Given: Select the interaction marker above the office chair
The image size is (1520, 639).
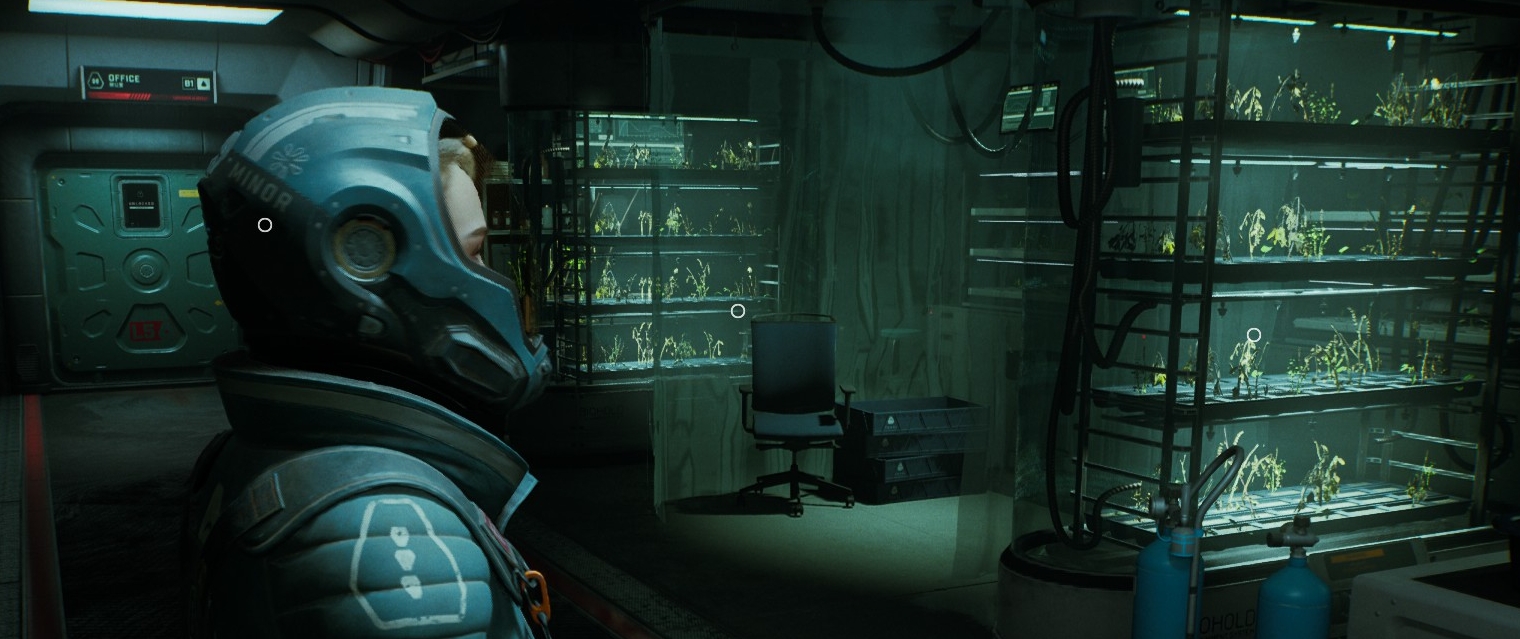Looking at the screenshot, I should click(738, 311).
